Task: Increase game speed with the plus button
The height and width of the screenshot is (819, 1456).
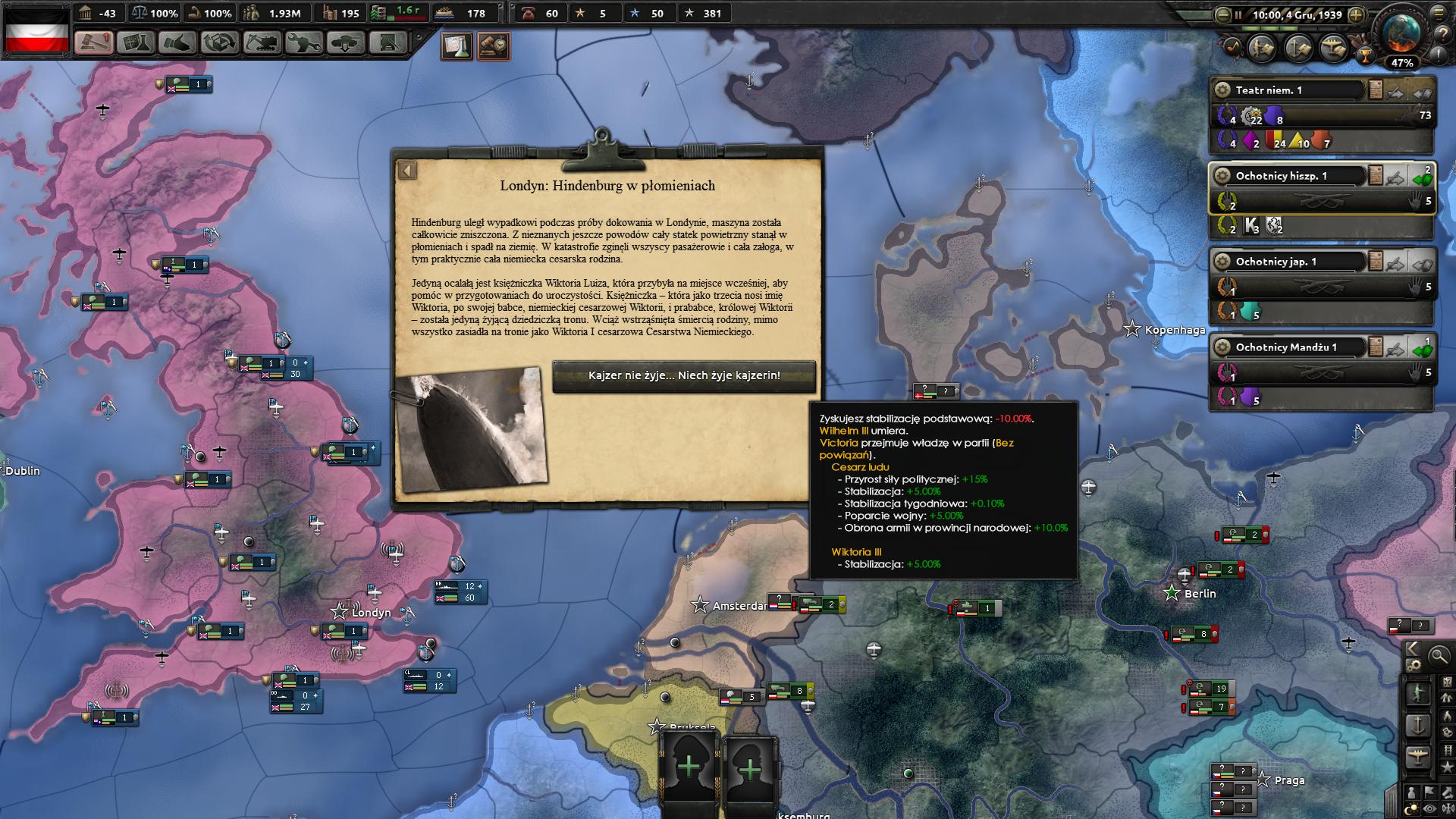Action: [1357, 14]
